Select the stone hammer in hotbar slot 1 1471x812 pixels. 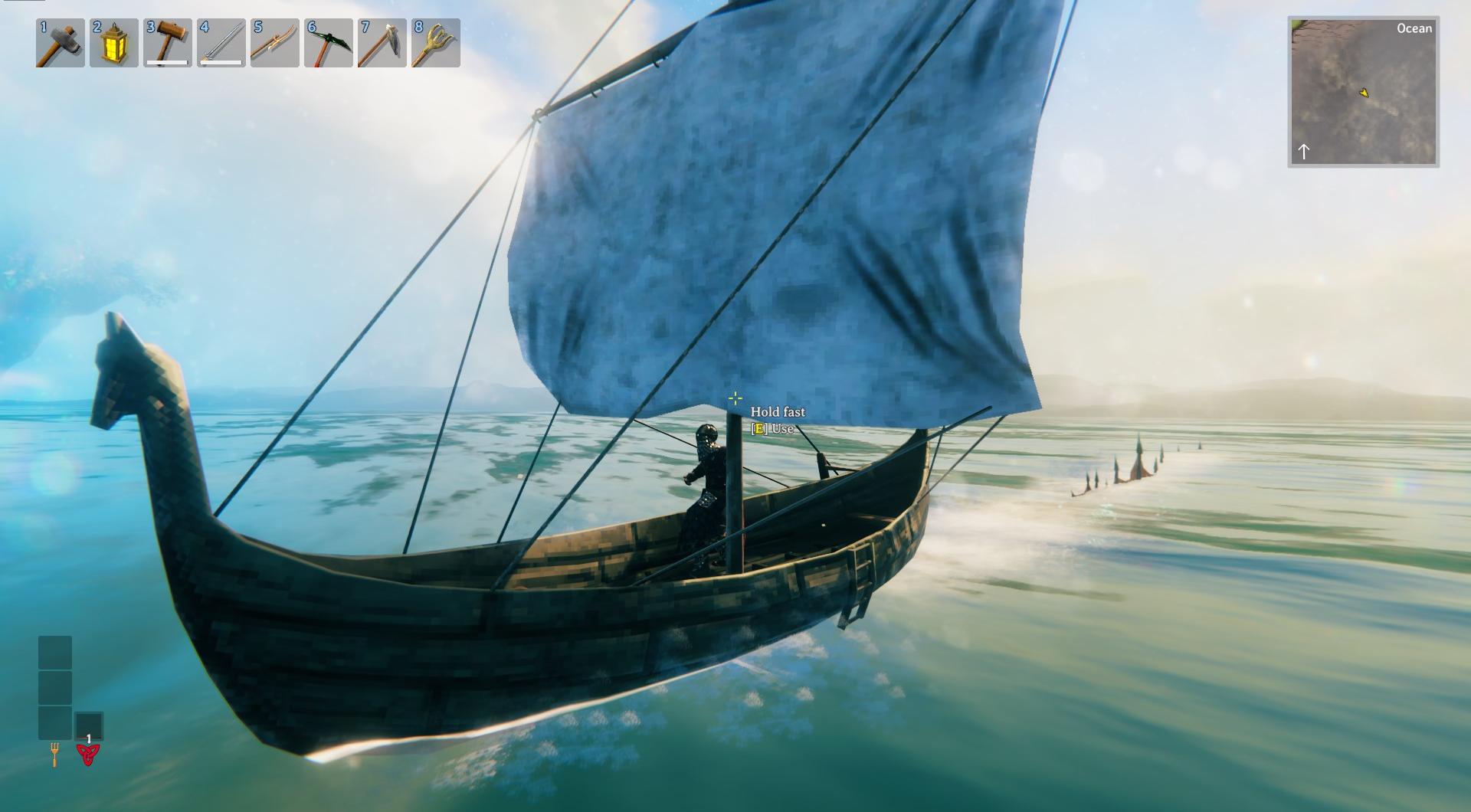point(61,43)
